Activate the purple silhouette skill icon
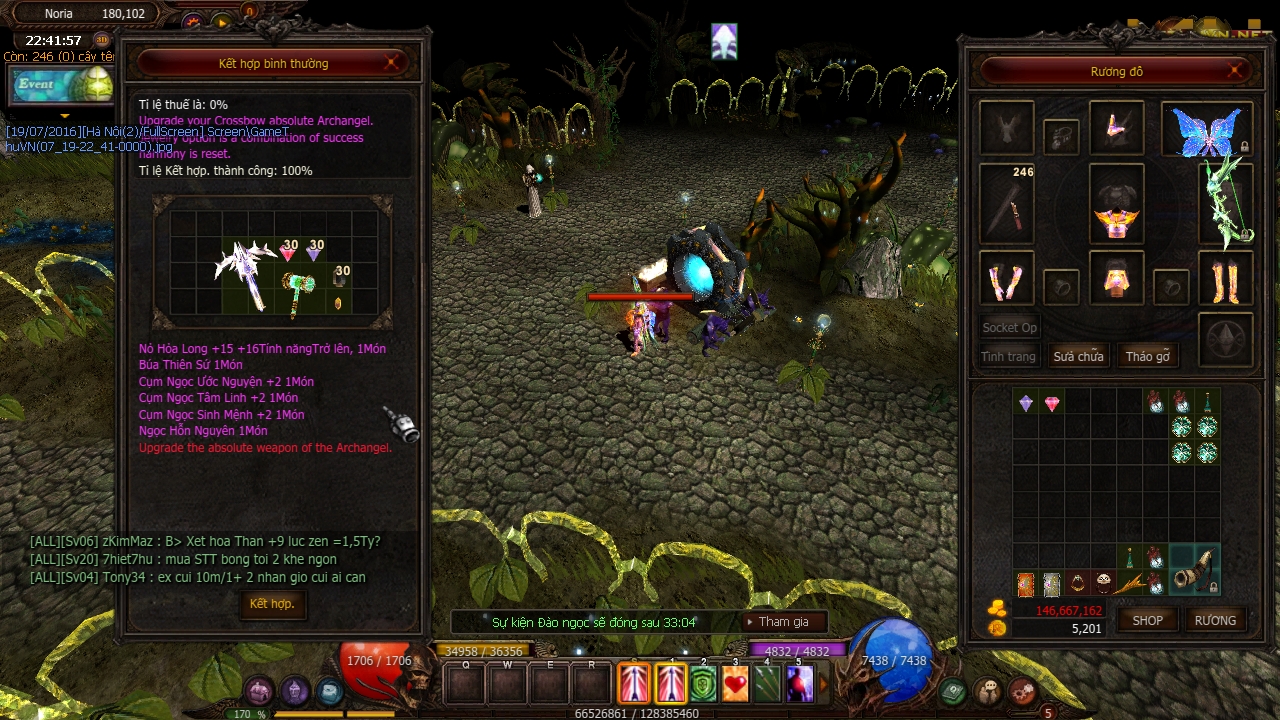 pos(800,684)
